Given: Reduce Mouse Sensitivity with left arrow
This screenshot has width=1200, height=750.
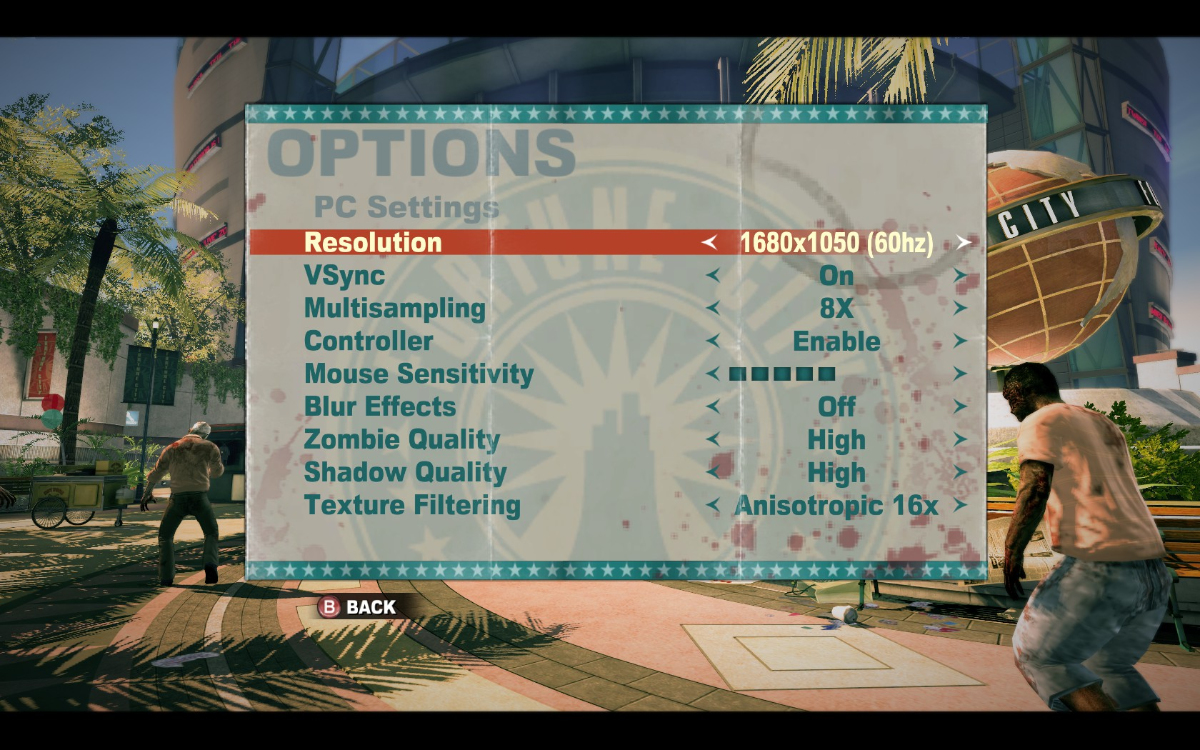Looking at the screenshot, I should coord(712,374).
